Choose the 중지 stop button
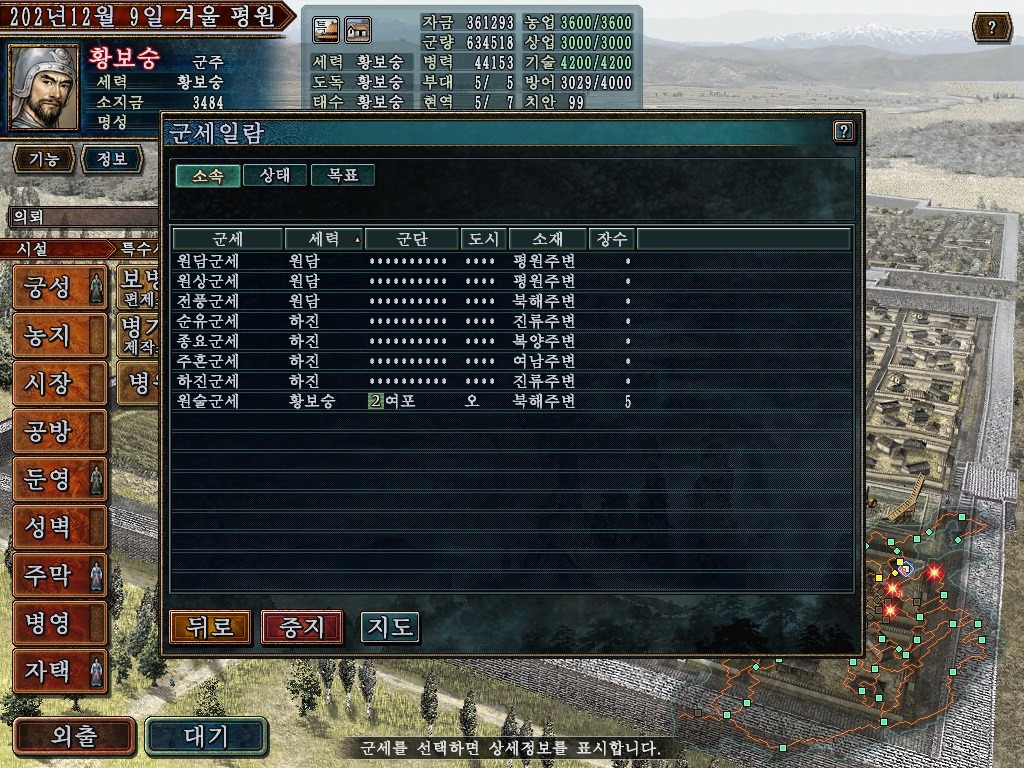1024x768 pixels. (x=302, y=627)
